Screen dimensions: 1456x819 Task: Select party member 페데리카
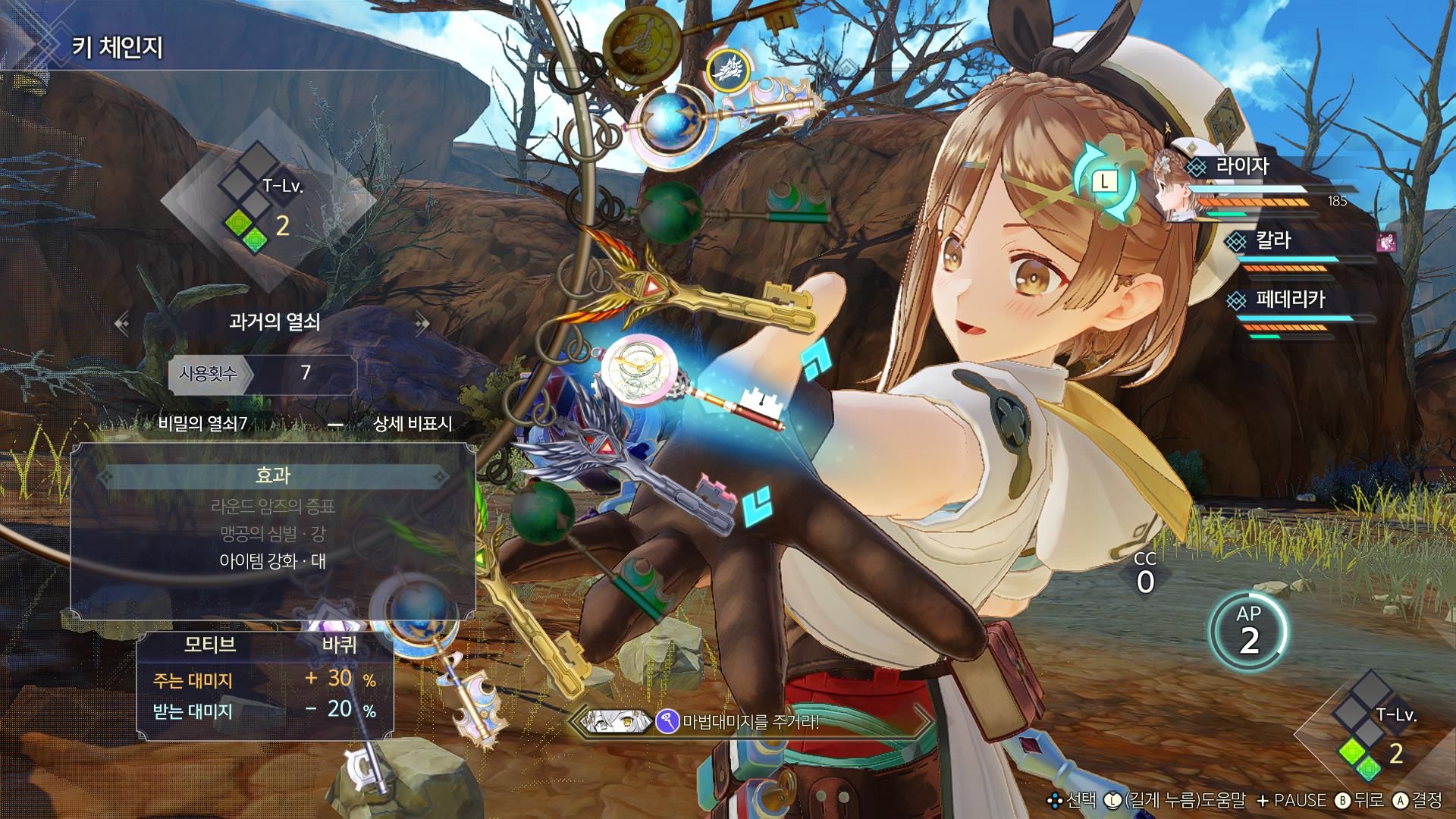(1289, 300)
